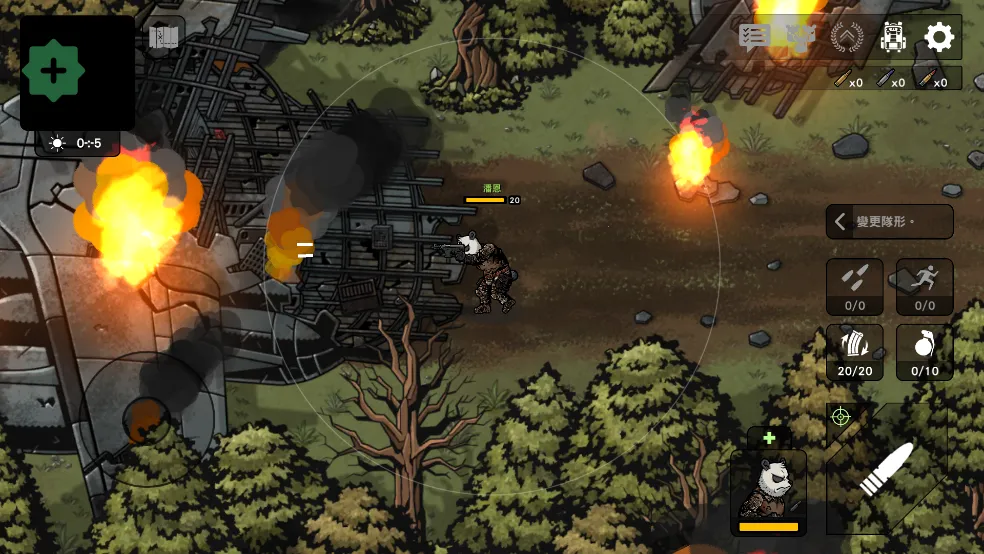Reload the magazine showing 20/20
The image size is (984, 554).
[854, 351]
